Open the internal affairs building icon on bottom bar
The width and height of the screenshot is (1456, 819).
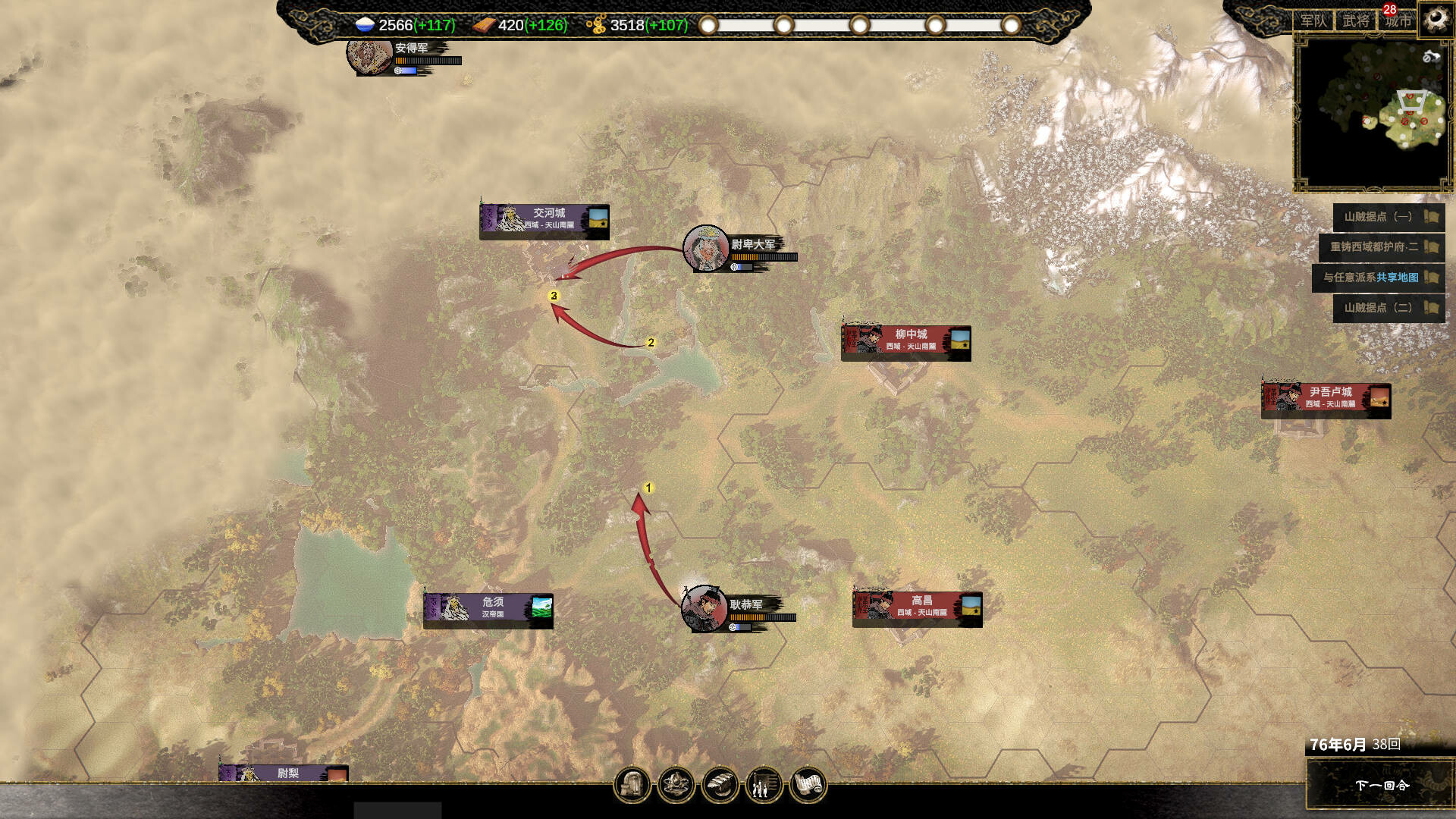point(633,785)
